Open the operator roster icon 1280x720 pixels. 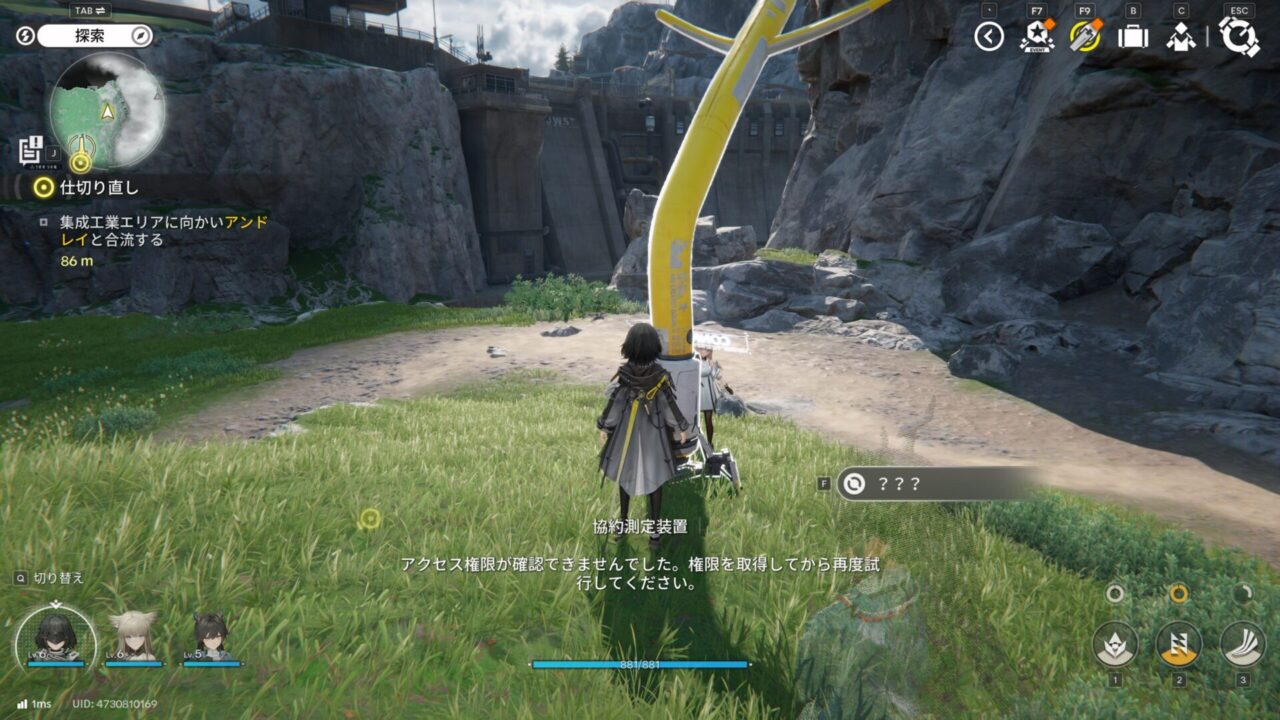coord(1181,37)
